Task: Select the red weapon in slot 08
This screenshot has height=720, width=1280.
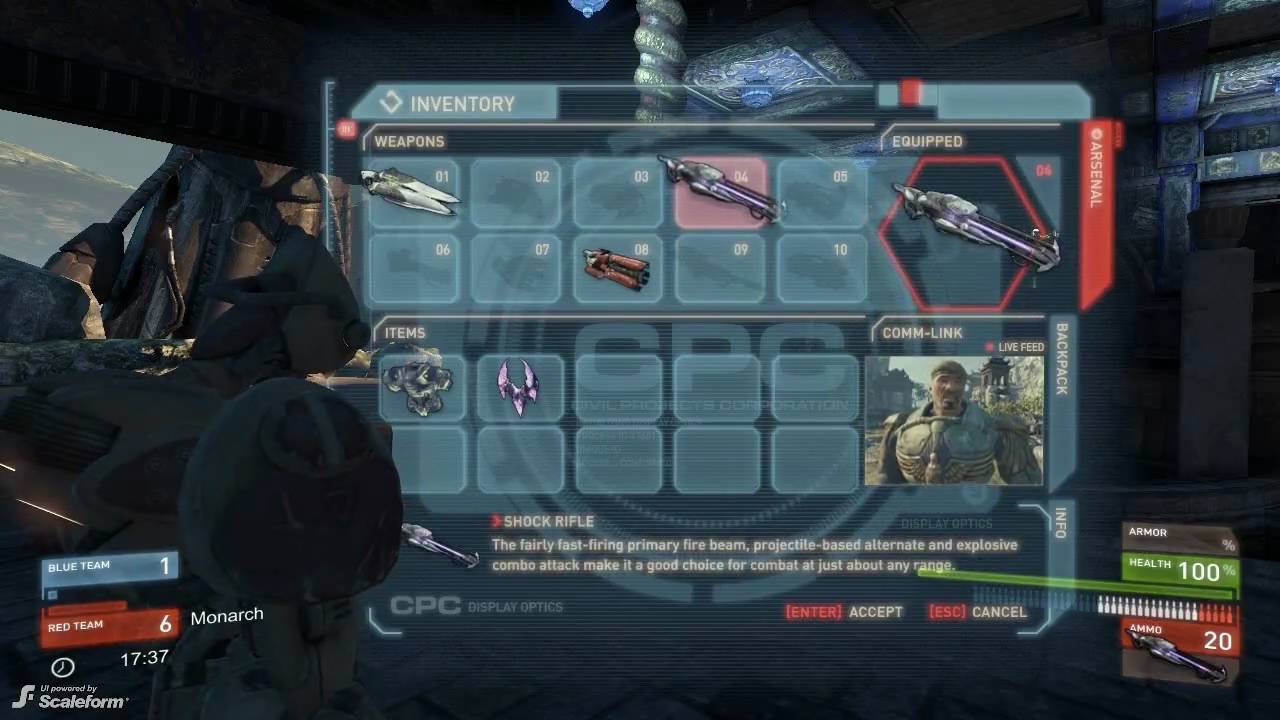Action: coord(618,266)
